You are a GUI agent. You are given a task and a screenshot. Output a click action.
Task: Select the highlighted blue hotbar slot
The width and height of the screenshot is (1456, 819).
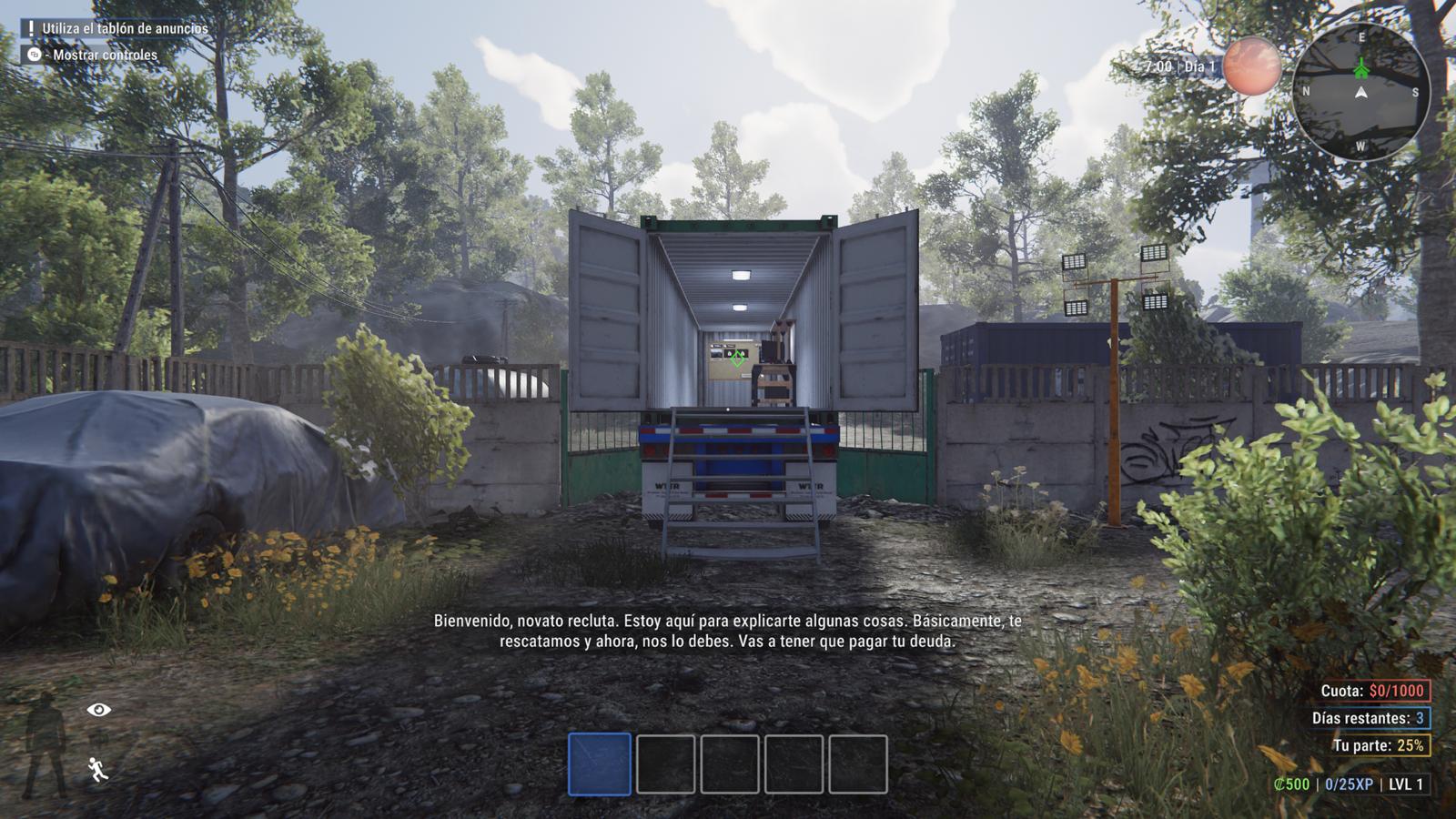point(600,764)
